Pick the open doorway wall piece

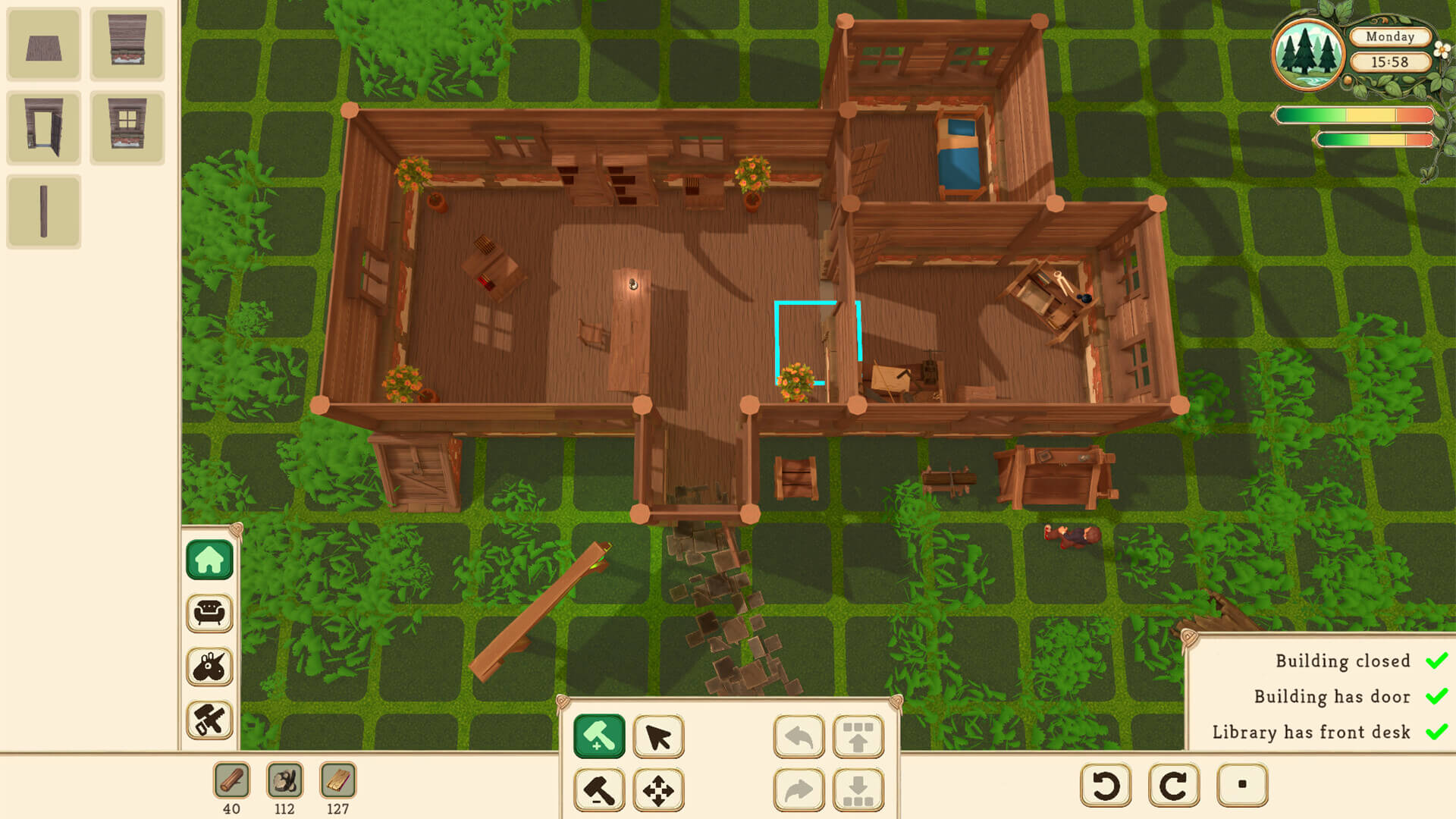click(43, 127)
